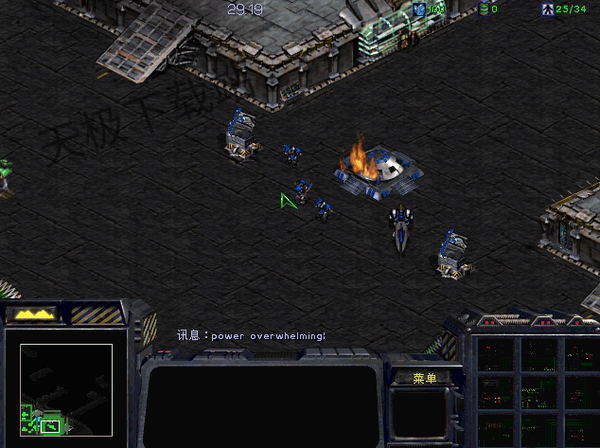Click on the minimap
The image size is (600, 448).
(66, 390)
